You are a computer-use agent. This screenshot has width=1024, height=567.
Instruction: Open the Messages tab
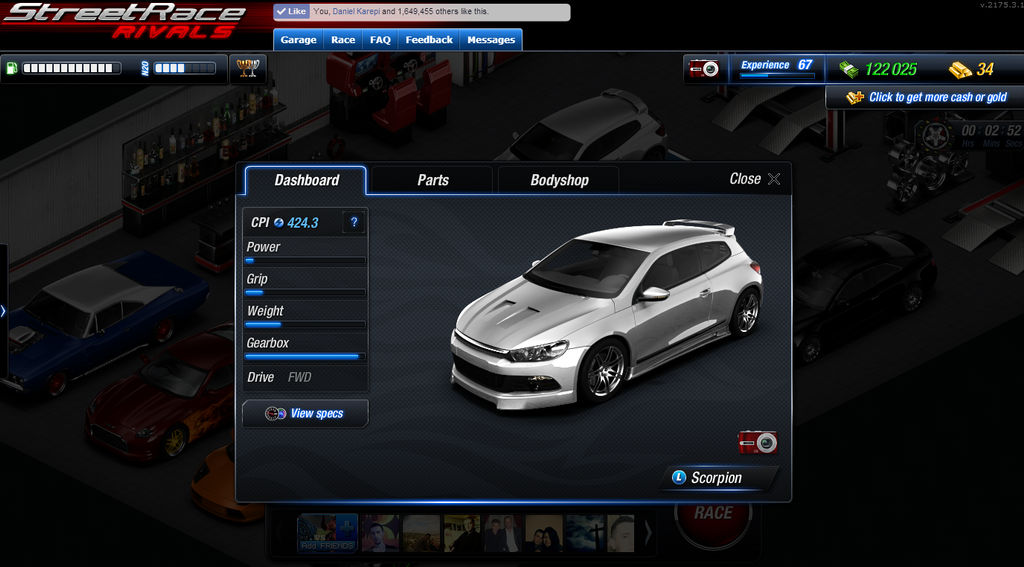coord(491,40)
